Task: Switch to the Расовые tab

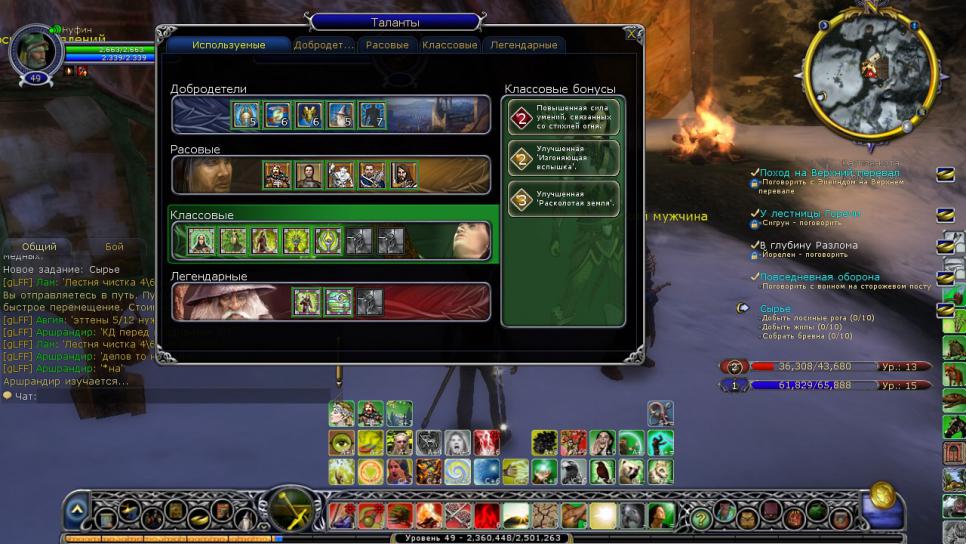Action: pyautogui.click(x=387, y=46)
